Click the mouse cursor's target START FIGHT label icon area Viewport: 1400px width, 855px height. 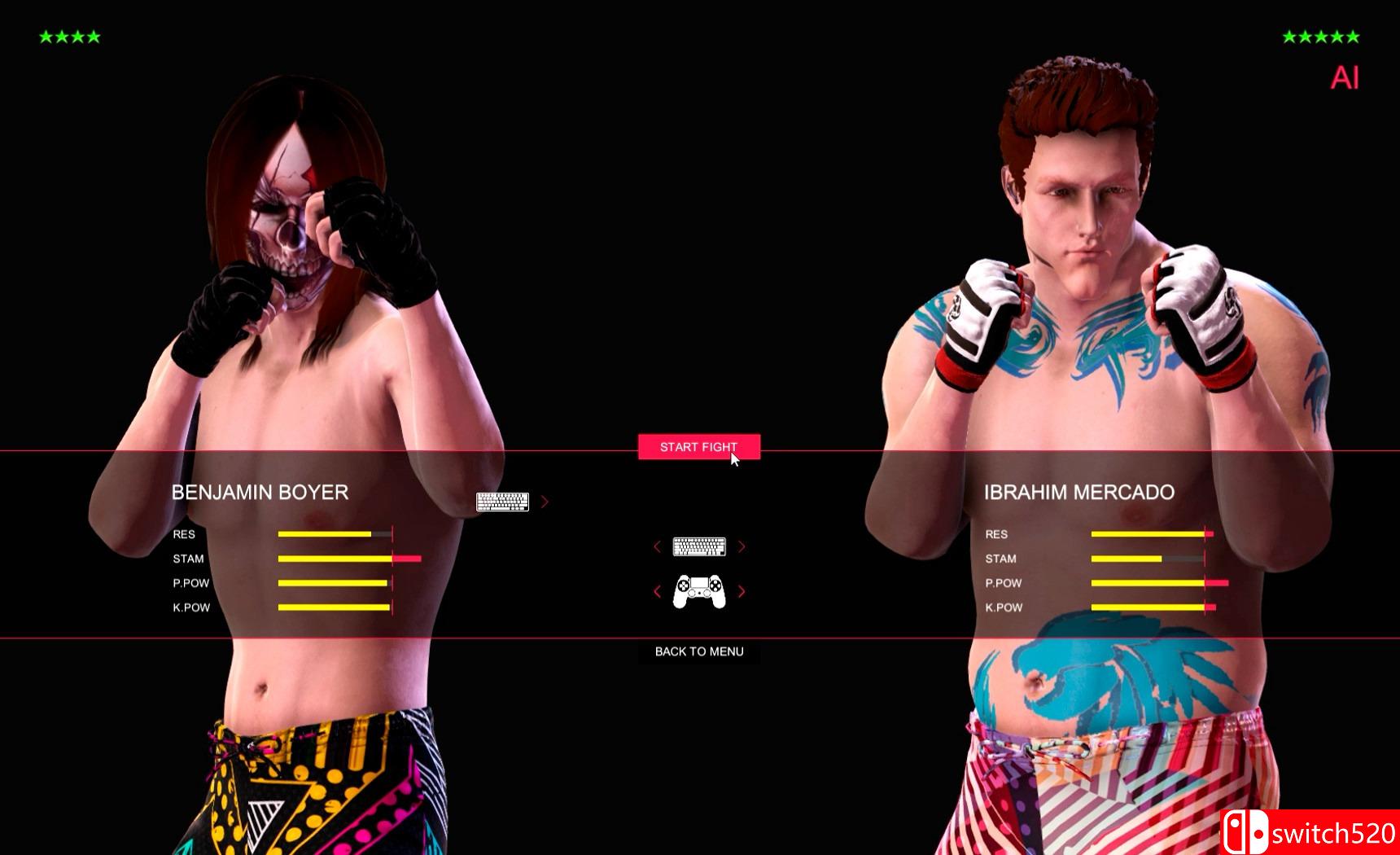(698, 446)
